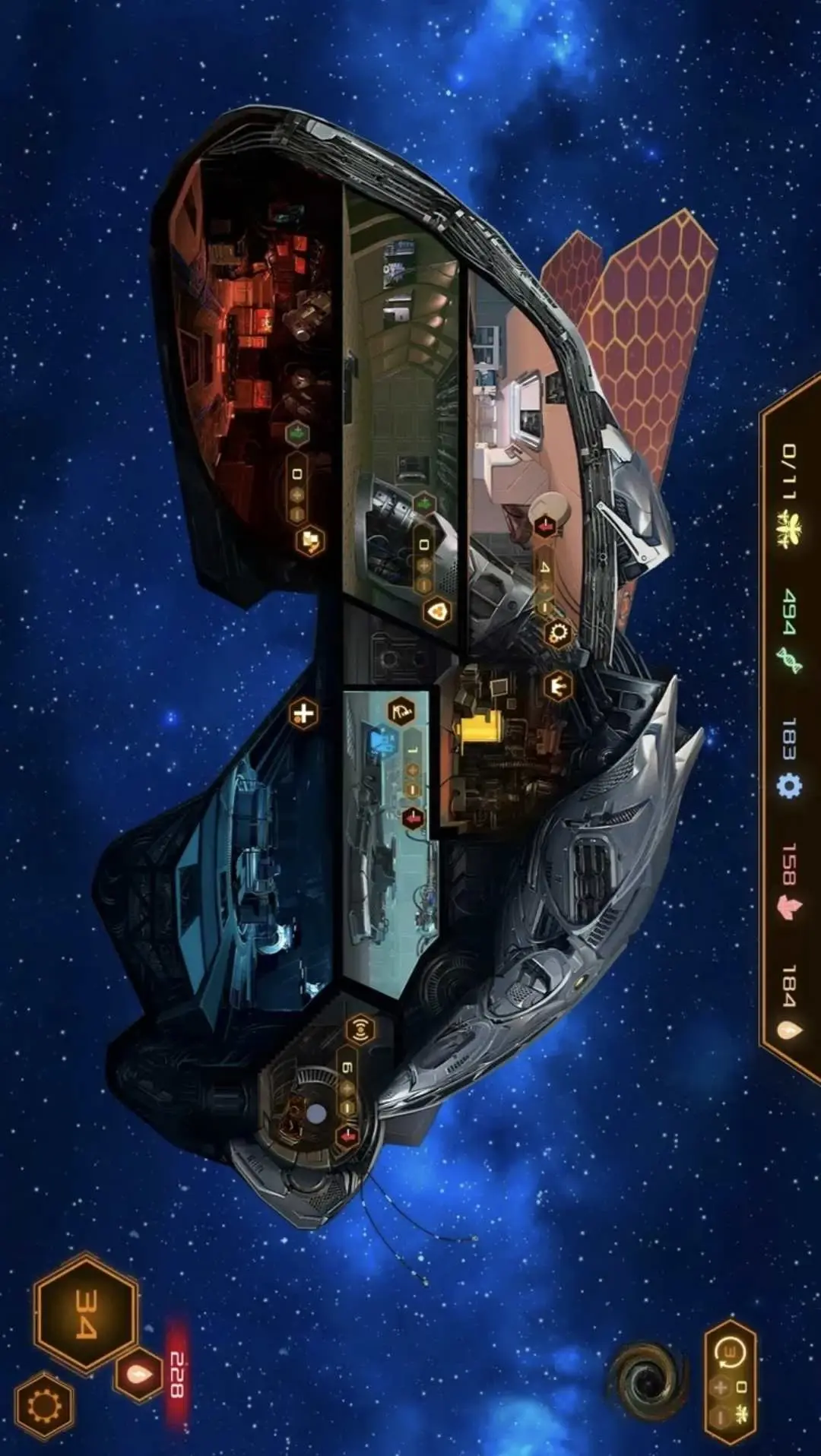Screen dimensions: 821x1456
Task: Click the green arrow in the olive room
Action: (x=424, y=504)
